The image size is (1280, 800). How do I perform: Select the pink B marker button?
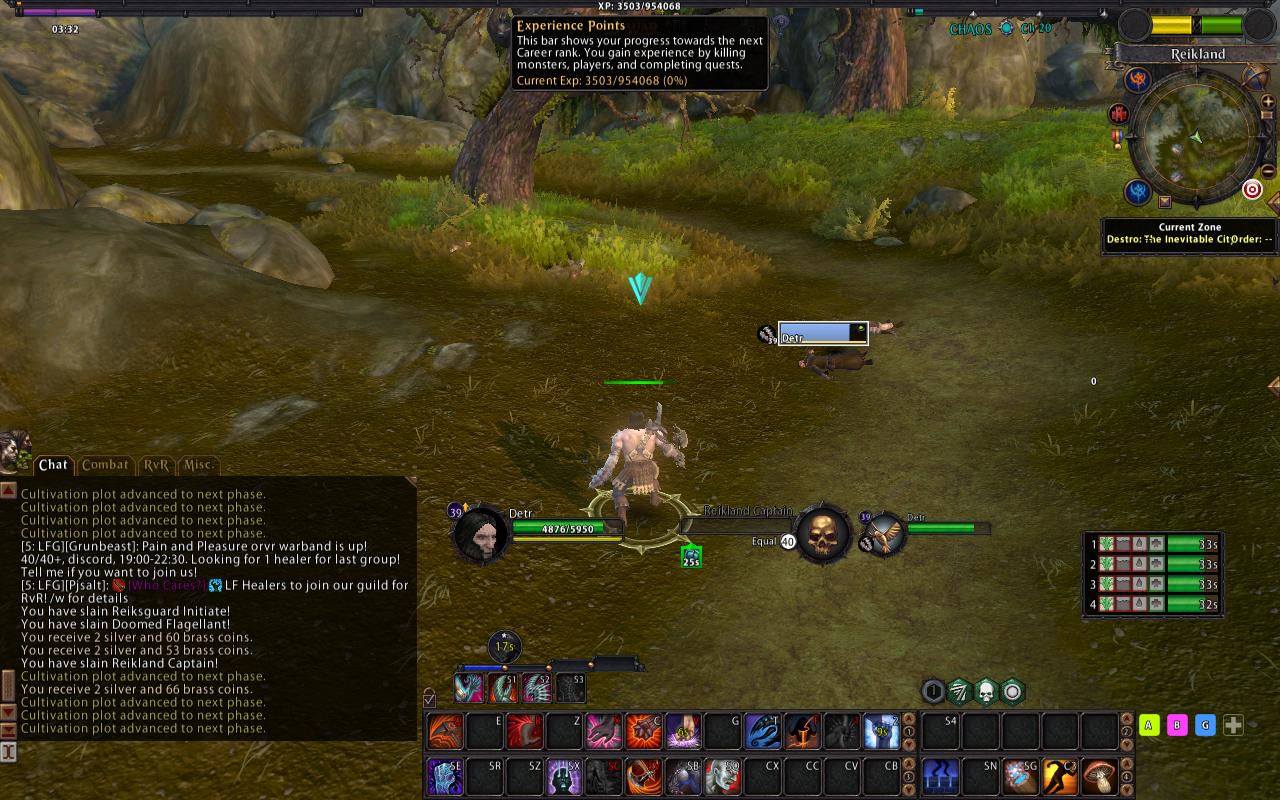[x=1177, y=725]
